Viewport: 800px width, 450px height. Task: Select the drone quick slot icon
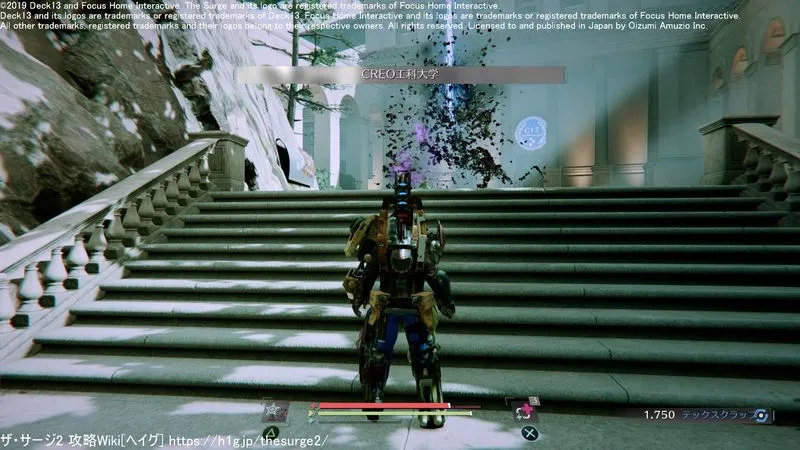tap(274, 411)
